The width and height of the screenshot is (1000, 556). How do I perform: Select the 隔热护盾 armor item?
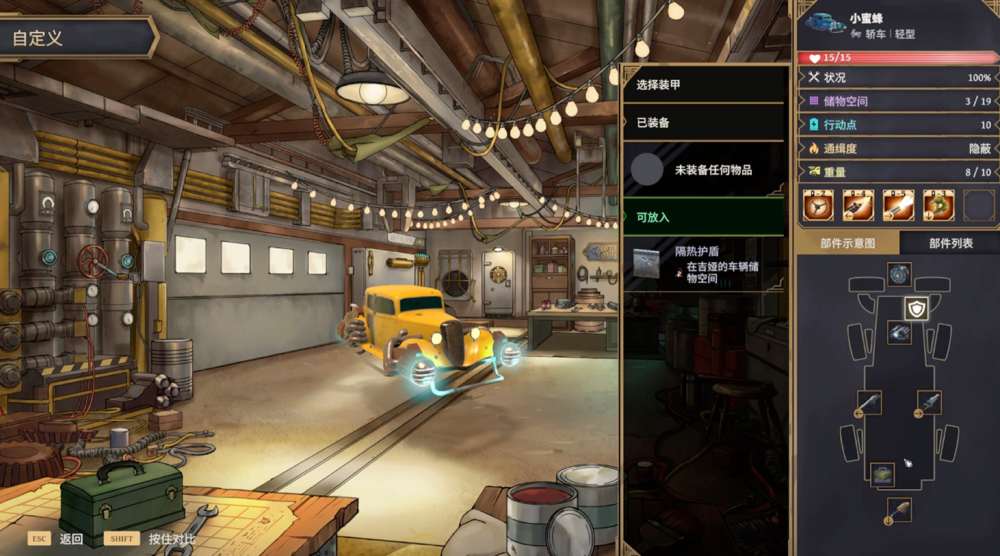tap(702, 265)
